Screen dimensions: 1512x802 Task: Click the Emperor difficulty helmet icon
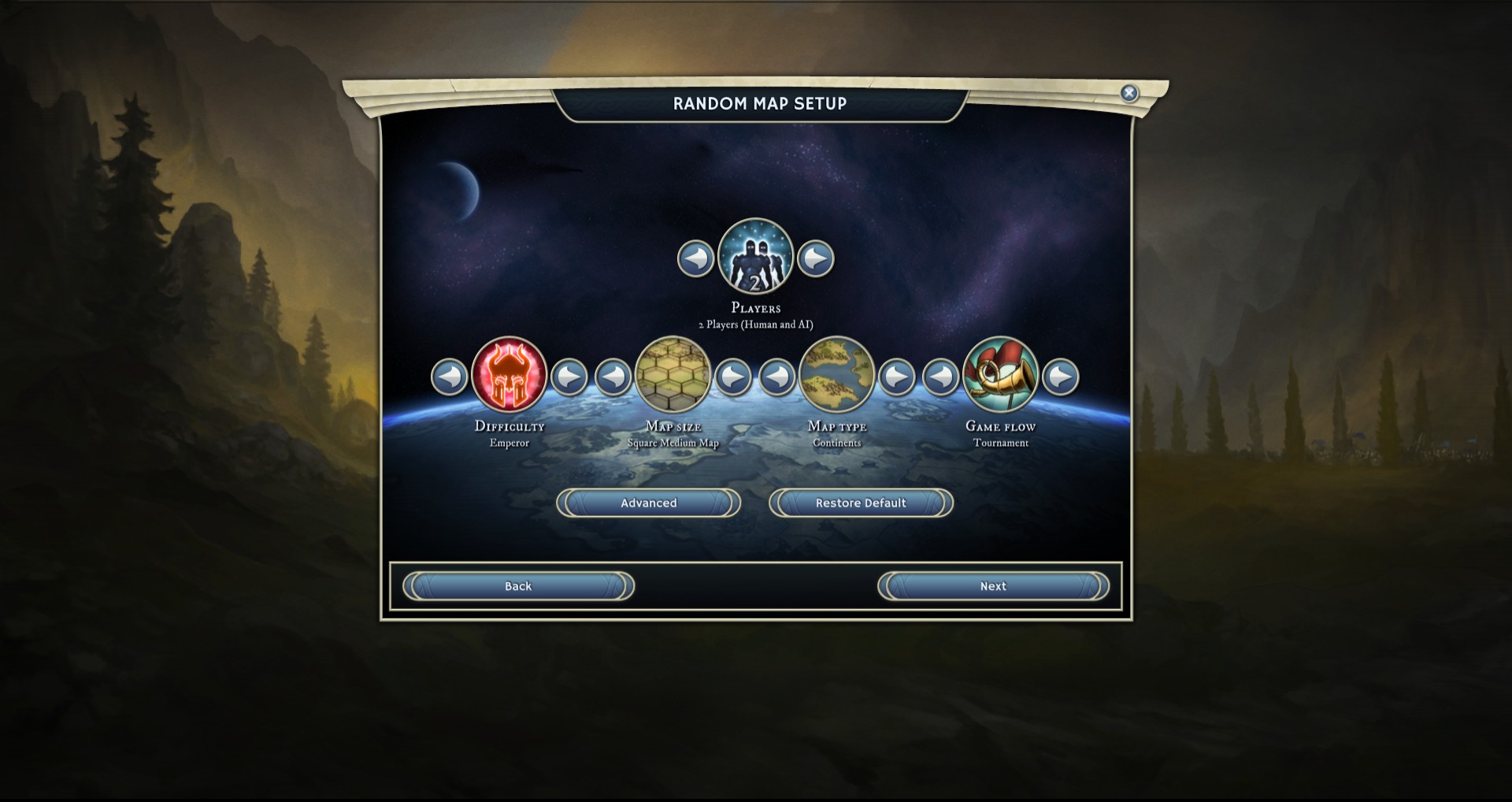coord(510,375)
